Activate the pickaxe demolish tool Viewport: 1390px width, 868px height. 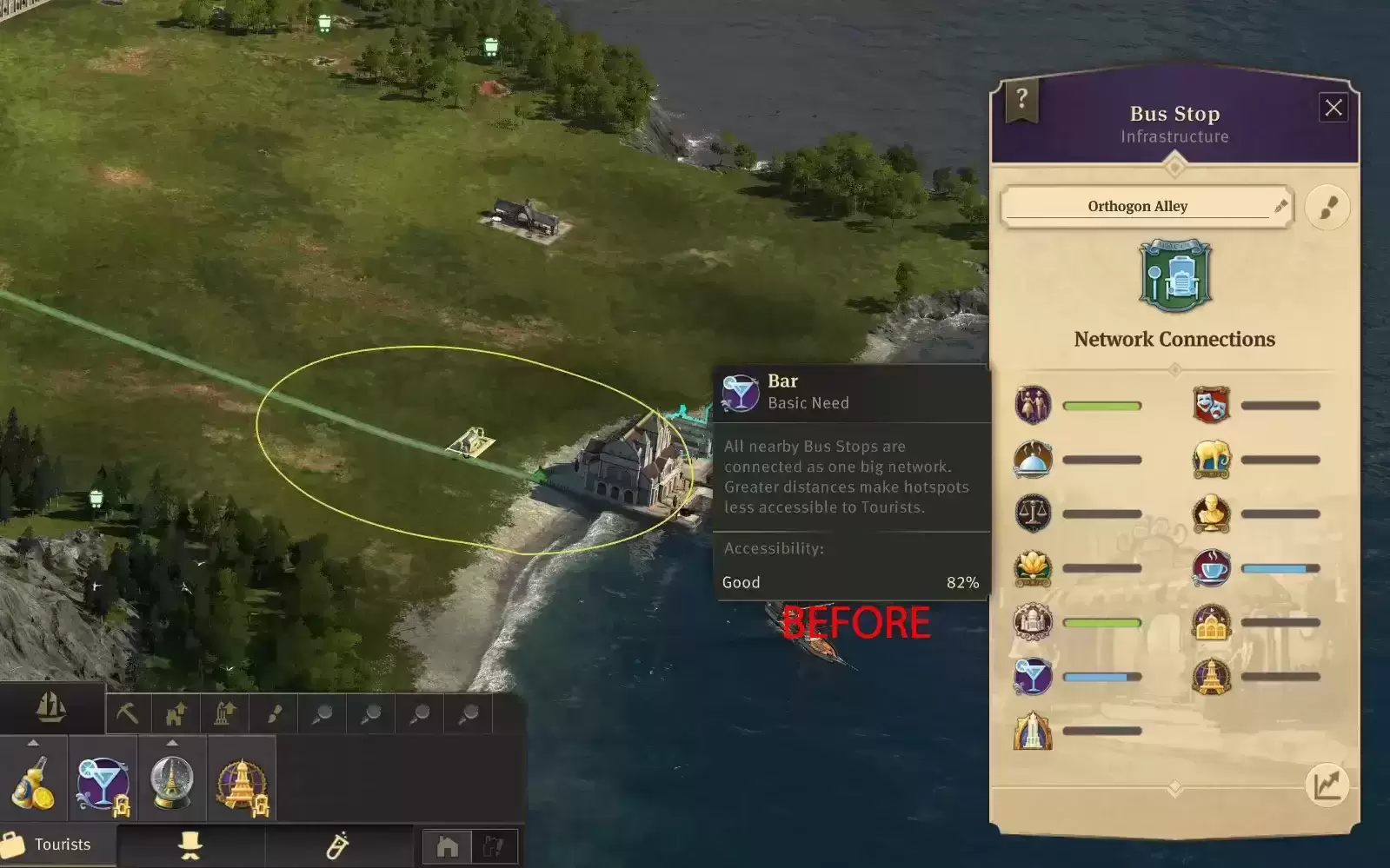tap(128, 714)
